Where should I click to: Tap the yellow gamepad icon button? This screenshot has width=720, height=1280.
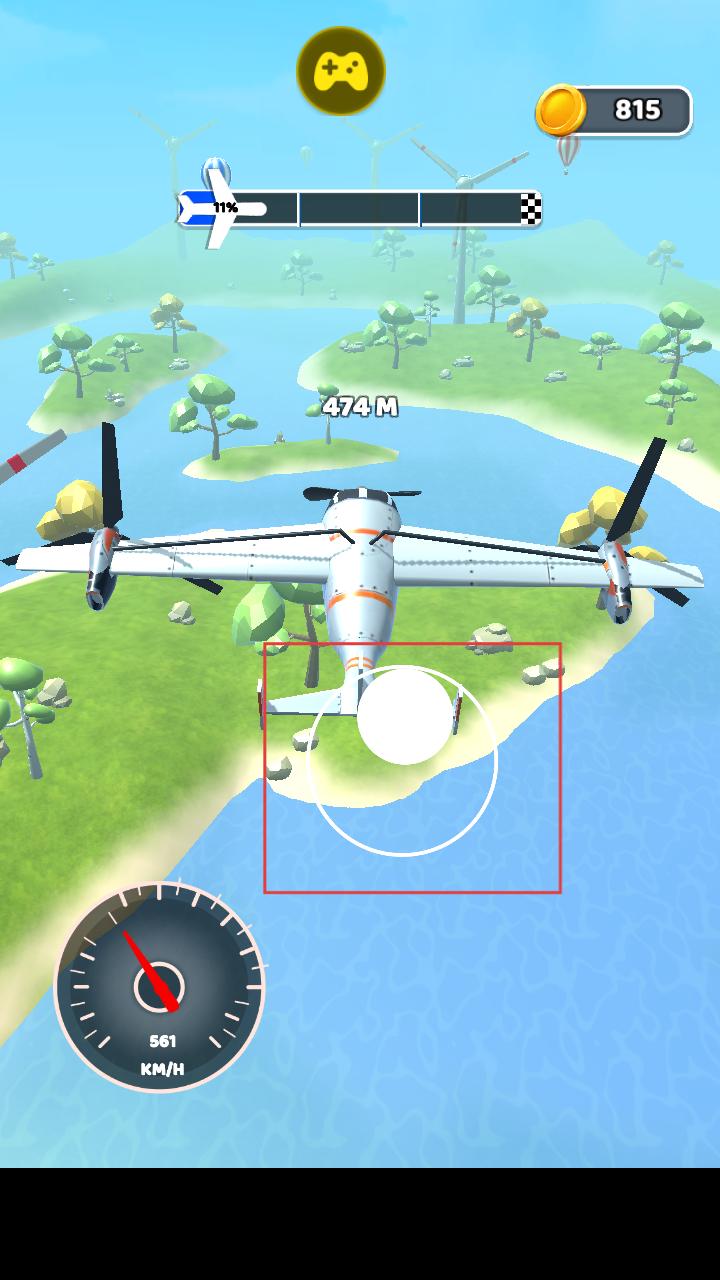(341, 71)
